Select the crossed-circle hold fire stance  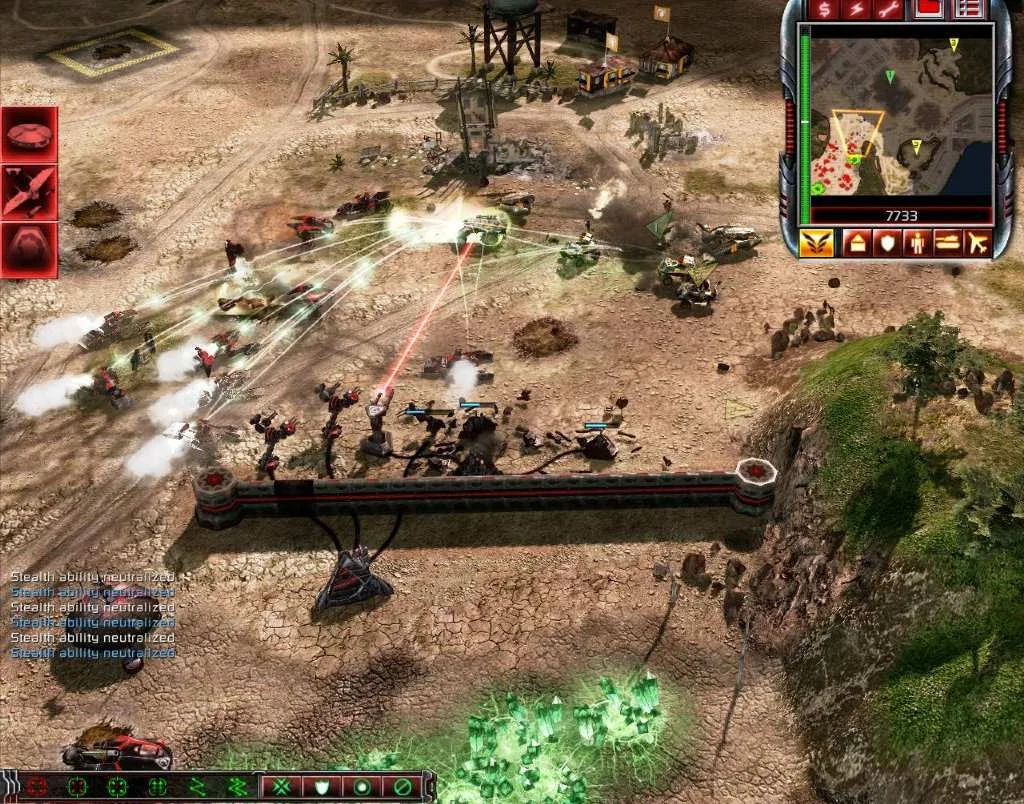coord(402,787)
